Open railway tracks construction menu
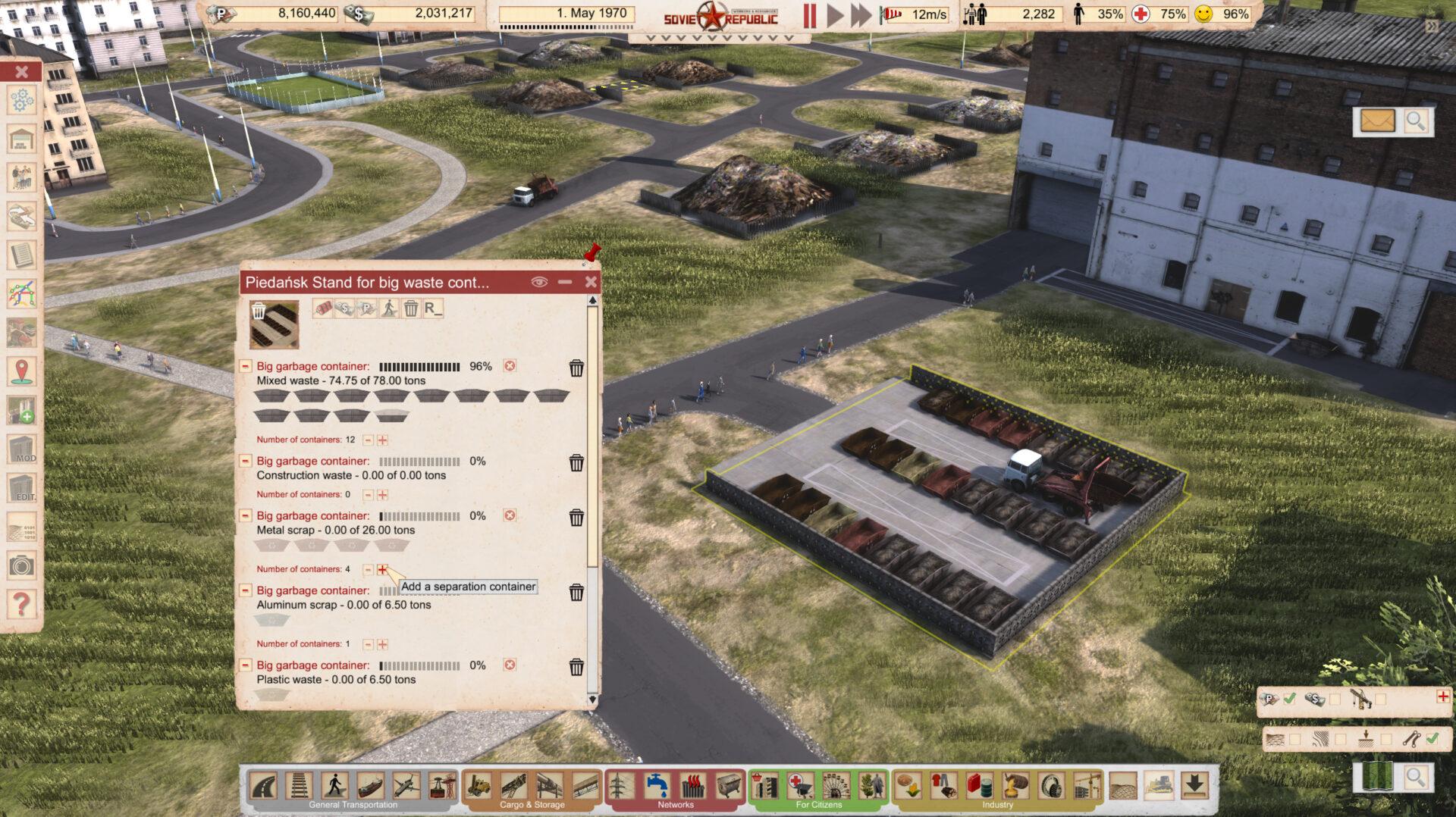 coord(299,785)
